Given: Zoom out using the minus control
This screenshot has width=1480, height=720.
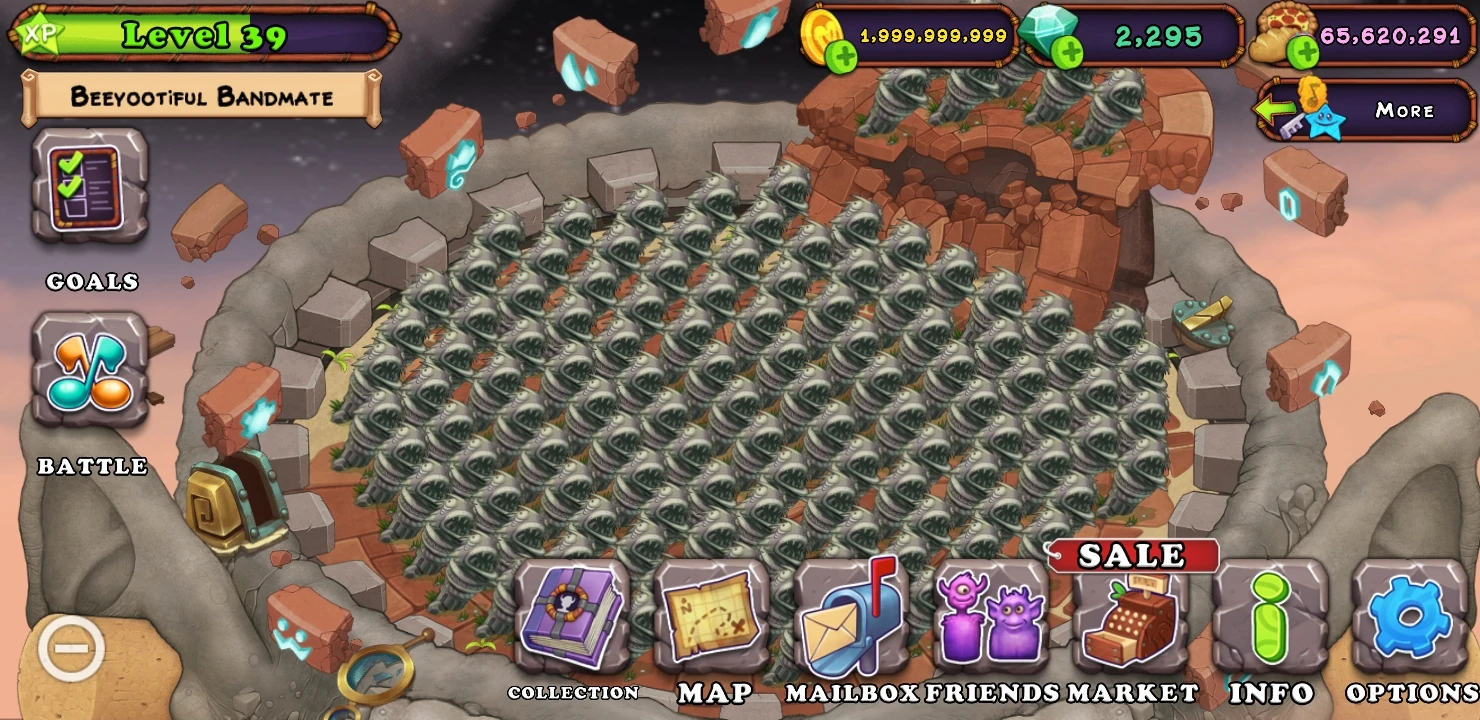Looking at the screenshot, I should (x=72, y=648).
